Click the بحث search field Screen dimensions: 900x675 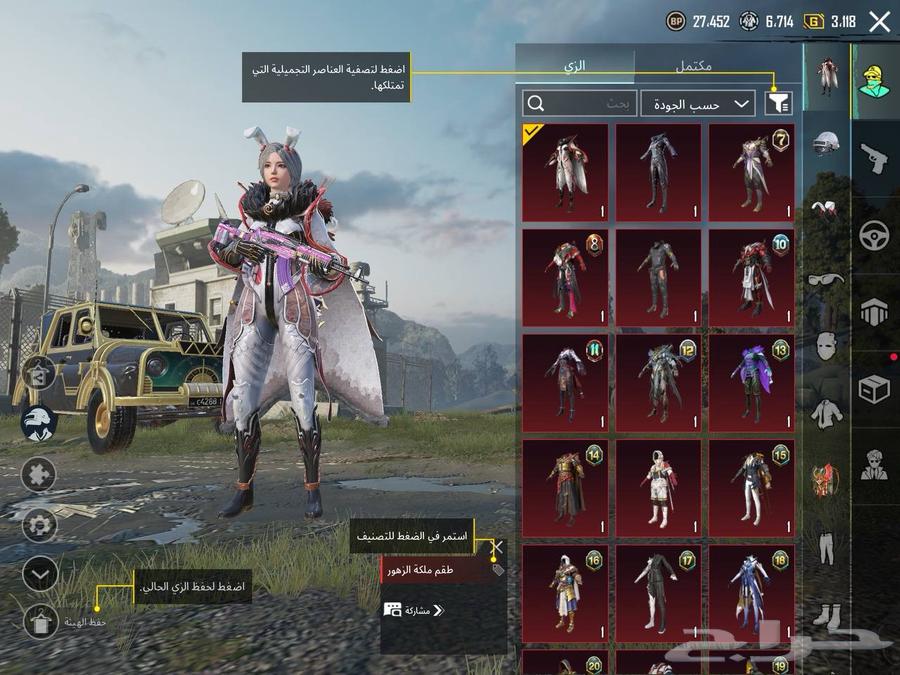(x=580, y=103)
